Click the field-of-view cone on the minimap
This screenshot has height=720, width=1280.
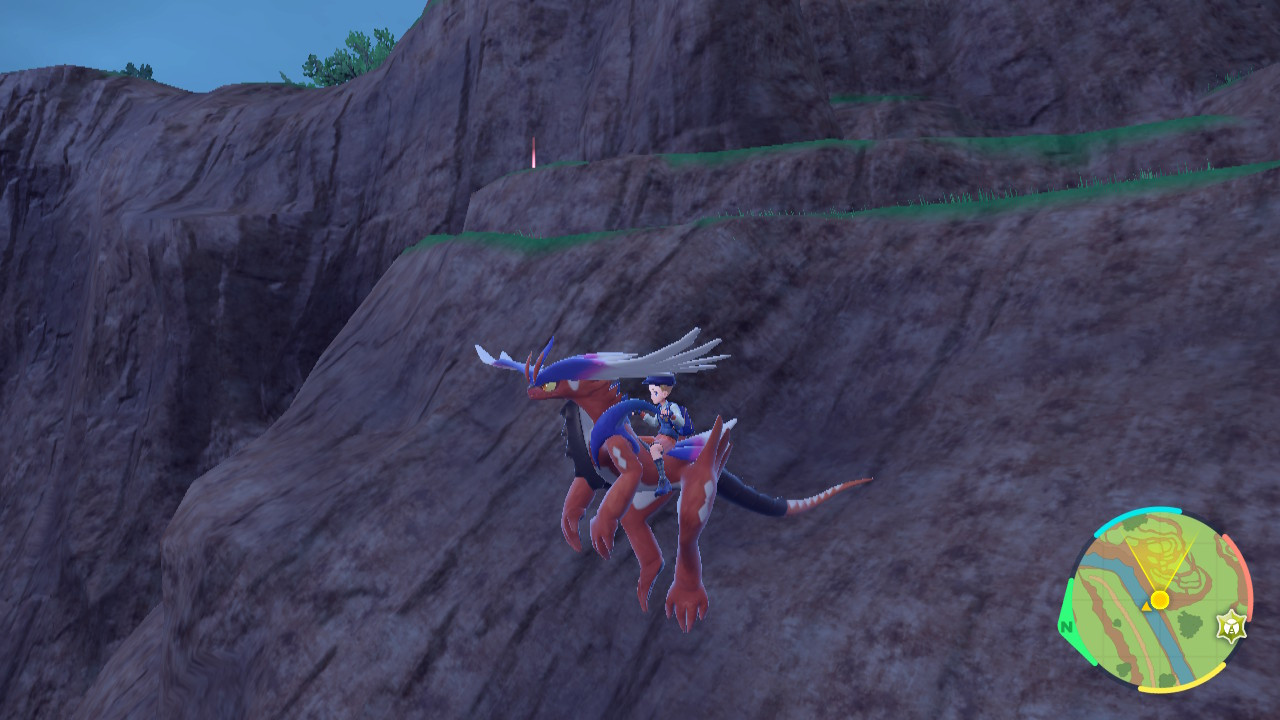tap(1160, 560)
